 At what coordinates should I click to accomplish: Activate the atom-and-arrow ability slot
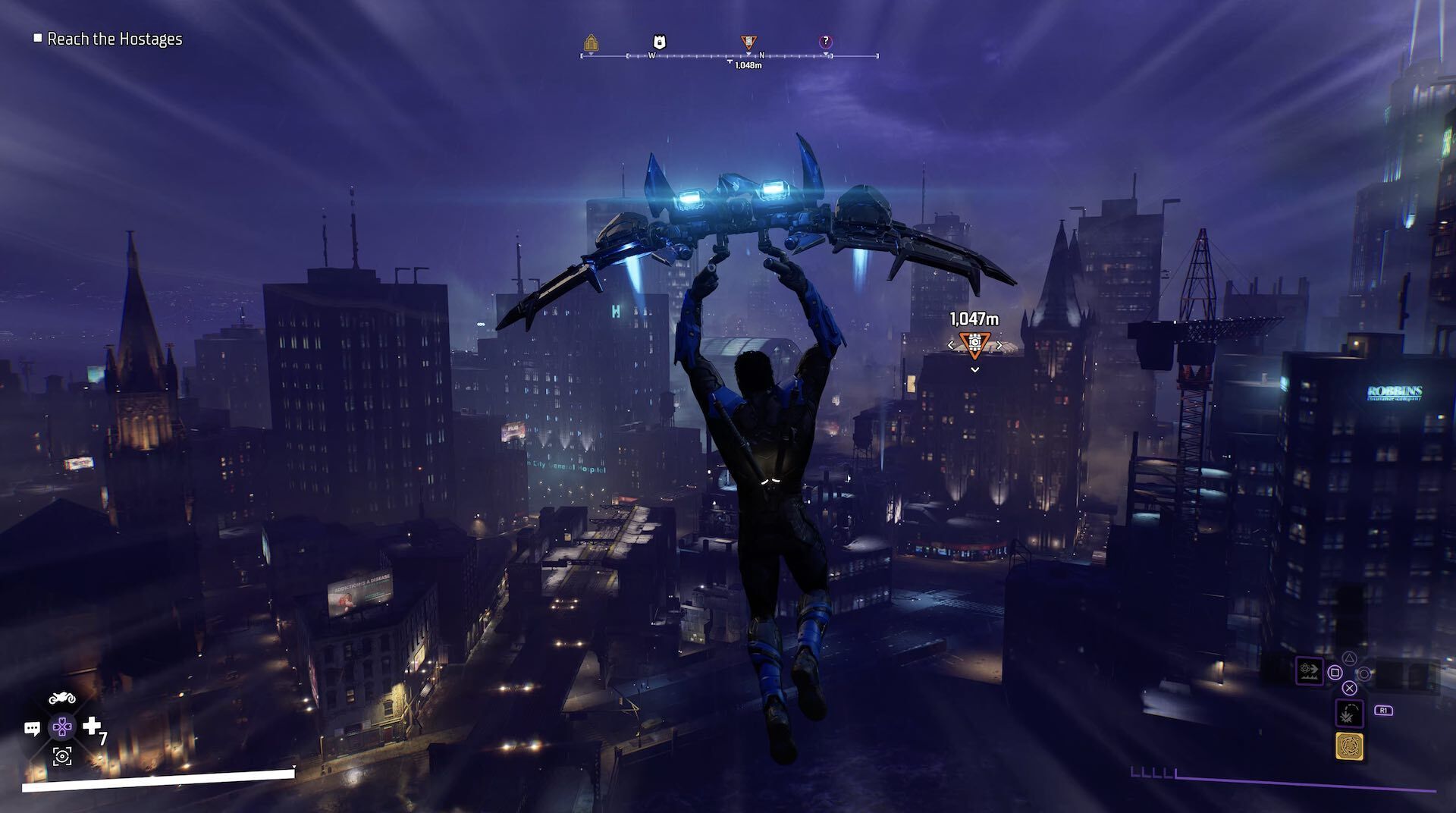[x=1310, y=671]
